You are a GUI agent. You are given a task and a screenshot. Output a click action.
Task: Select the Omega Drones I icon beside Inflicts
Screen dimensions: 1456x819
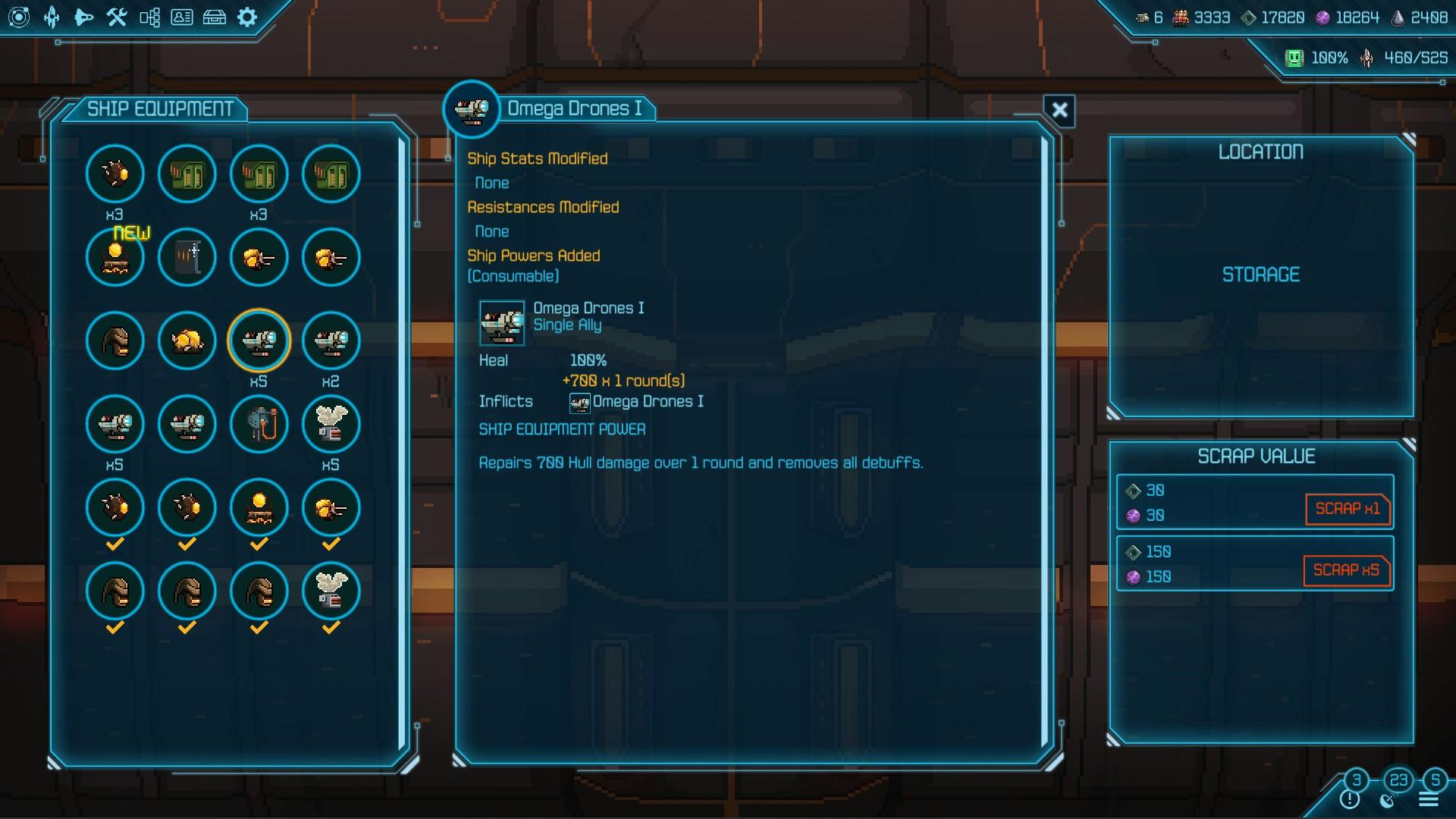click(579, 403)
